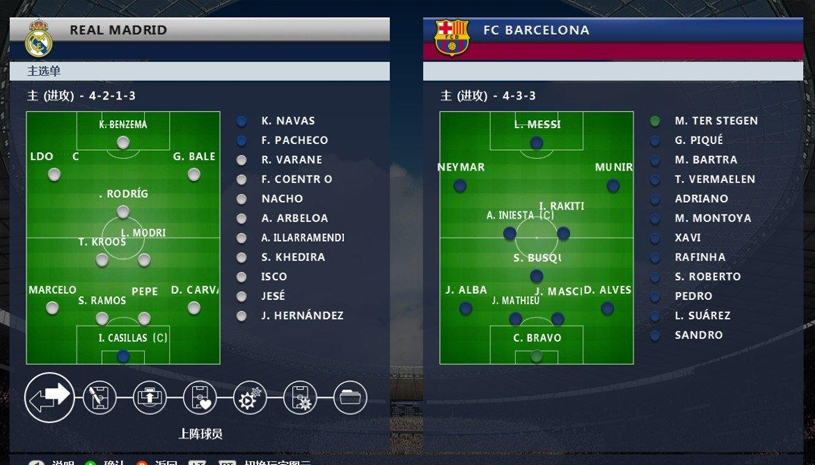Choose G. Bale on the formation pitch
The width and height of the screenshot is (815, 465).
[x=194, y=173]
